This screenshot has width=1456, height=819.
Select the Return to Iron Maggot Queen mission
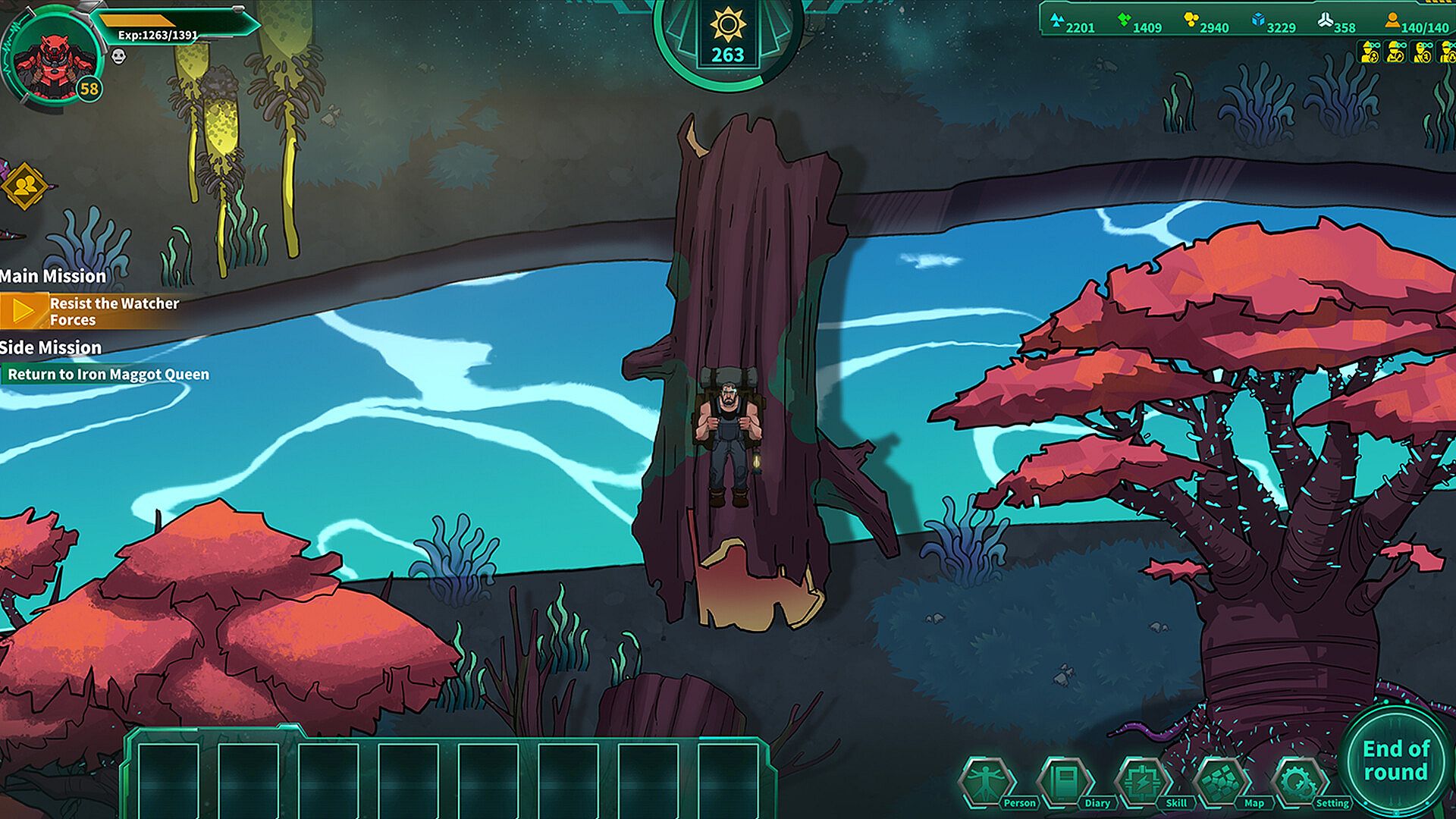108,374
